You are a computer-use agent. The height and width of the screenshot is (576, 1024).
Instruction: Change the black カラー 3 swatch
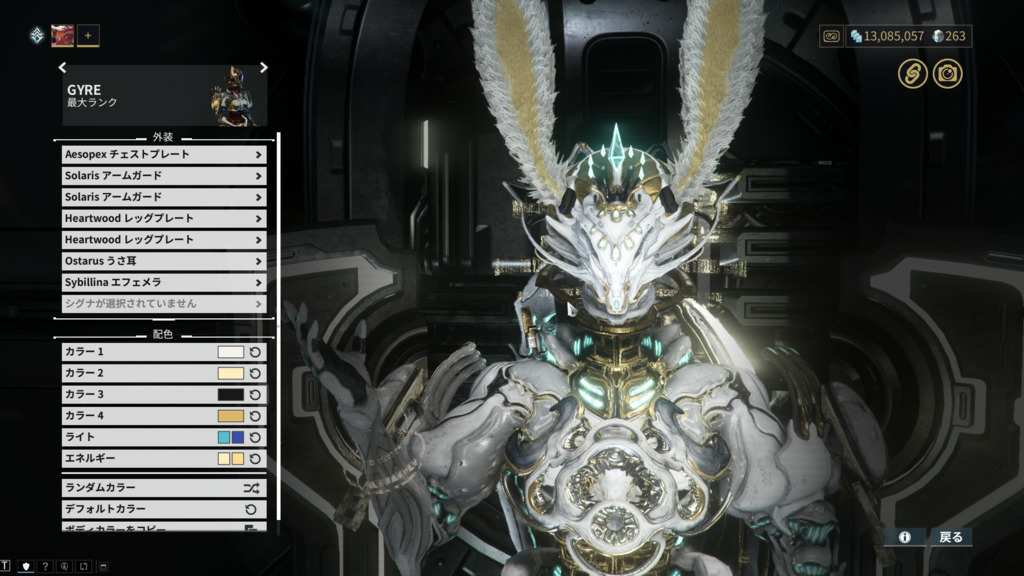point(231,394)
